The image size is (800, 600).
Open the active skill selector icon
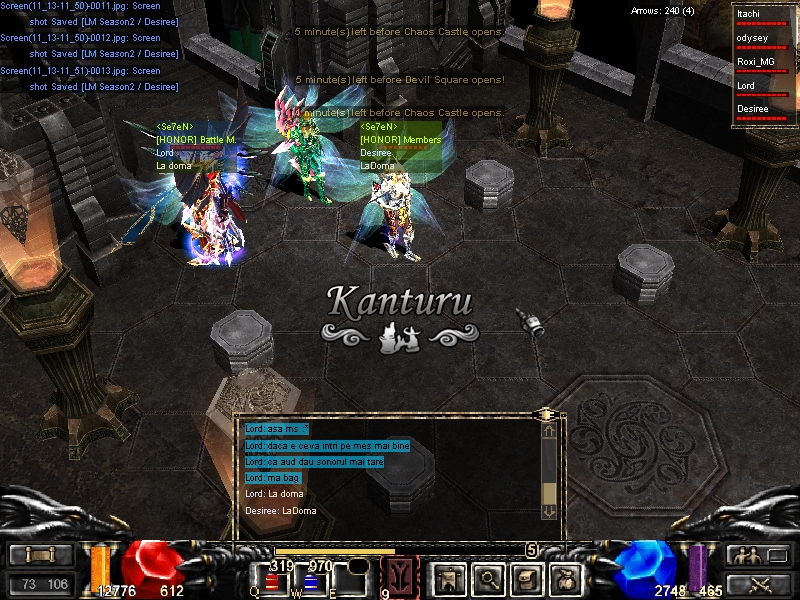click(402, 577)
